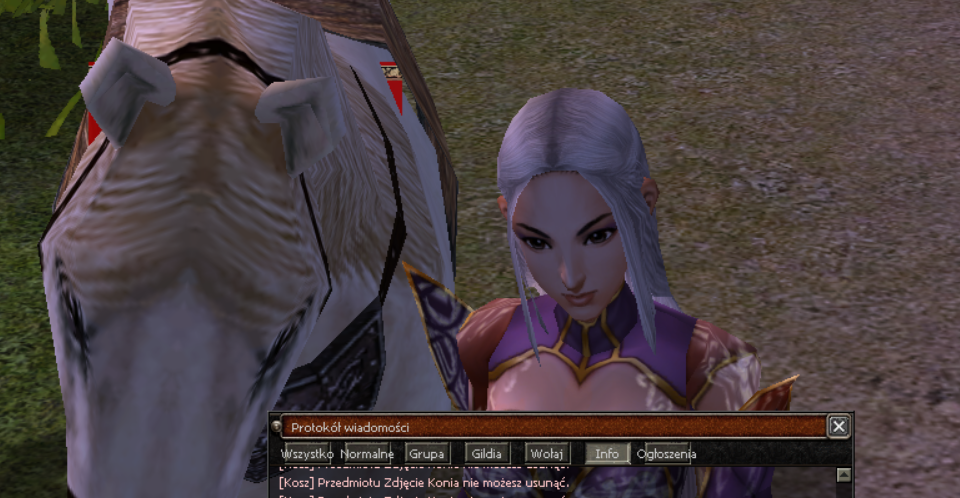Click the message log scroll-up arrow

click(x=843, y=475)
